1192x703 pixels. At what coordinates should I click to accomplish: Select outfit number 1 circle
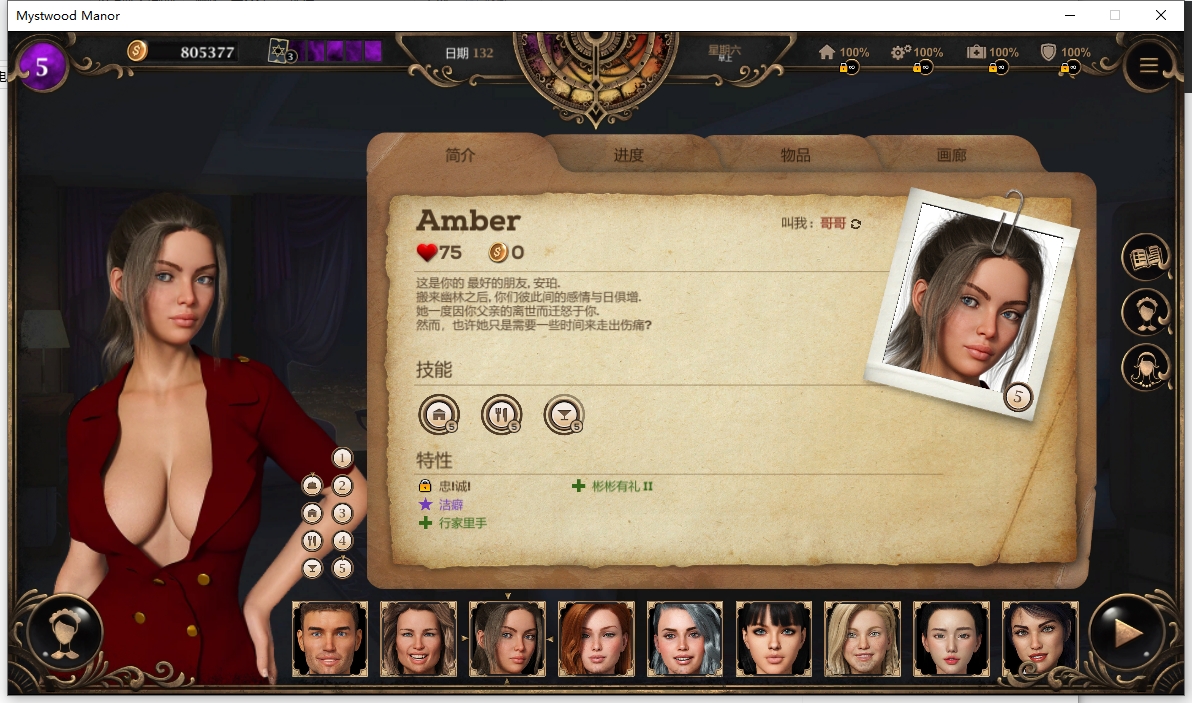343,458
